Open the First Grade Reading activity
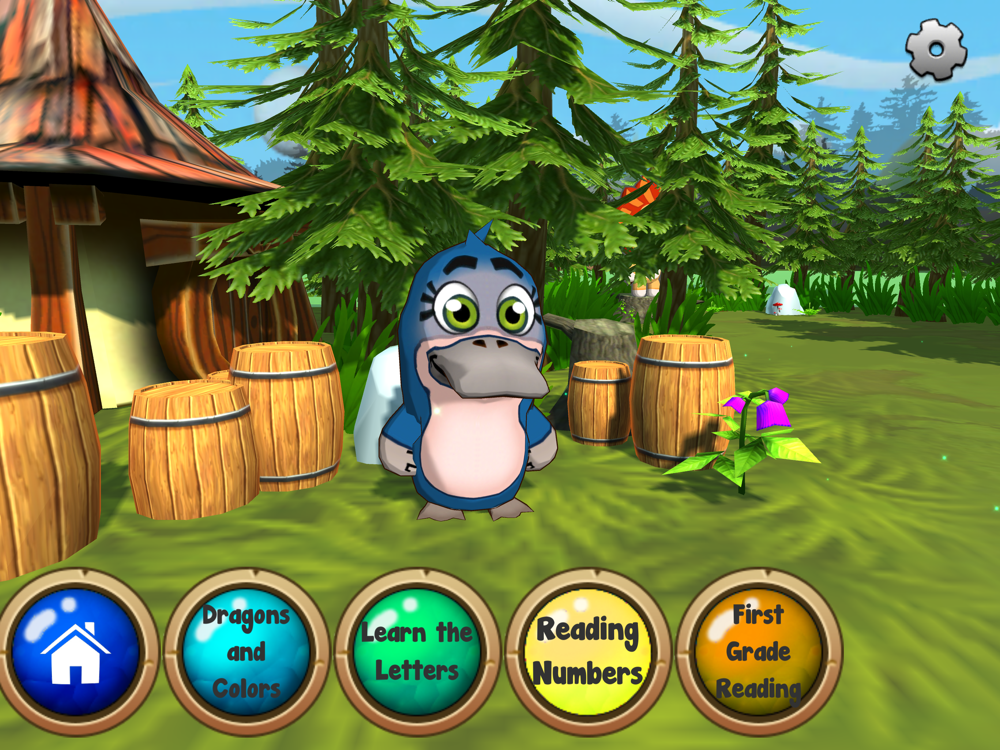Screen dimensions: 1000x750 [x=758, y=651]
